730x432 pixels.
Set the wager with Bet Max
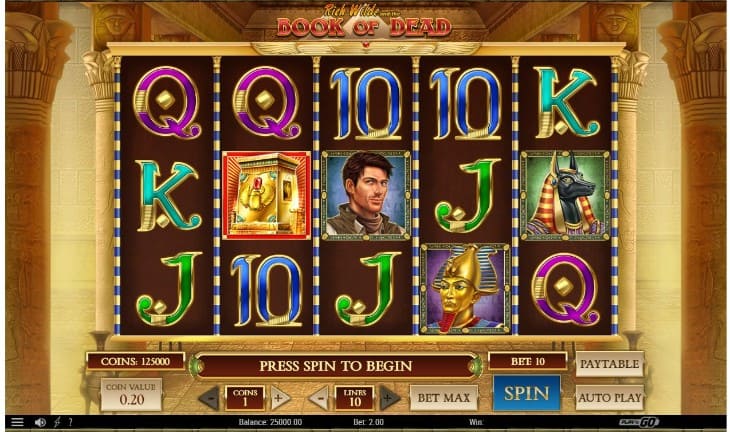pyautogui.click(x=443, y=398)
